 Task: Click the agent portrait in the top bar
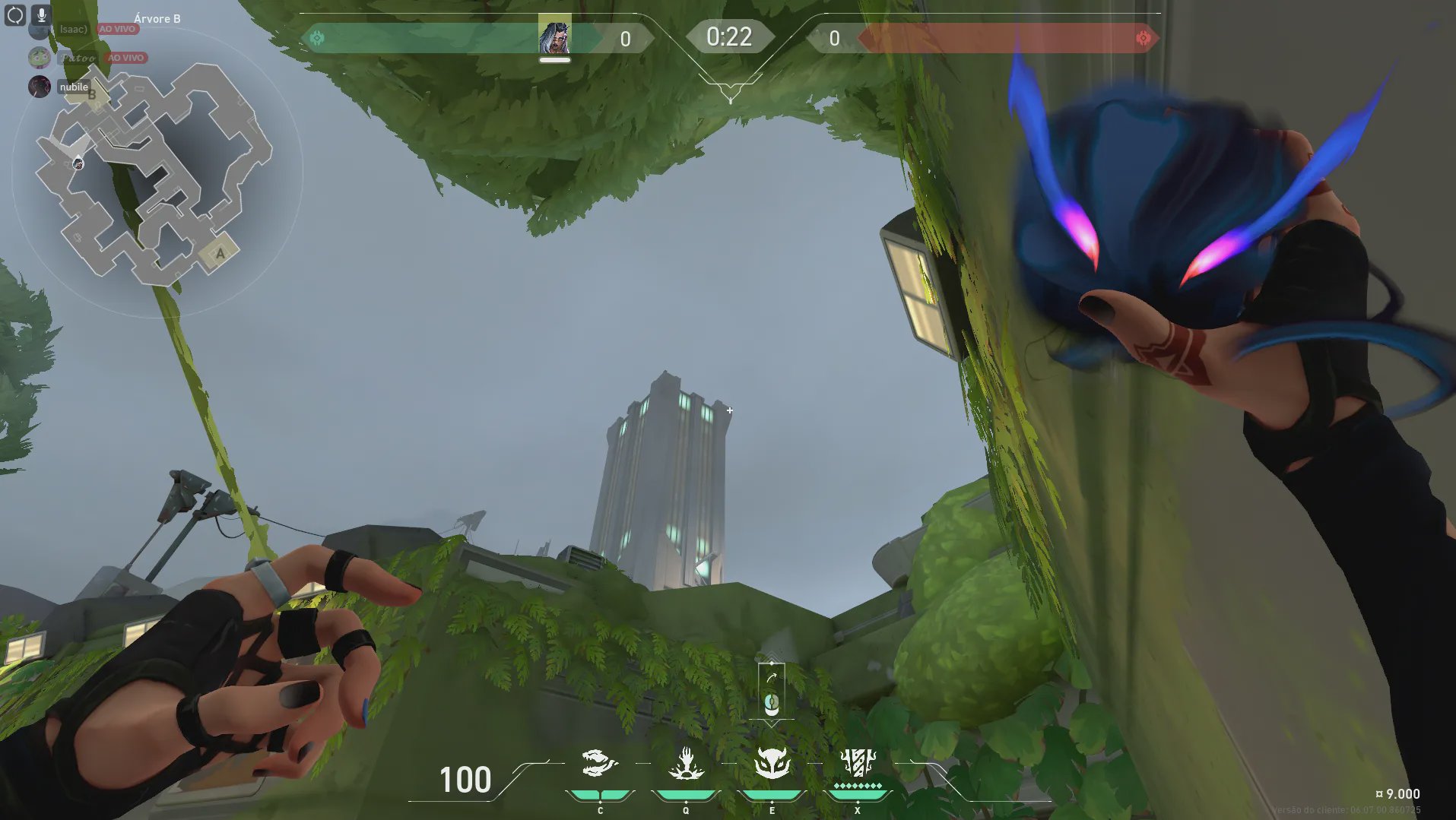pyautogui.click(x=554, y=36)
